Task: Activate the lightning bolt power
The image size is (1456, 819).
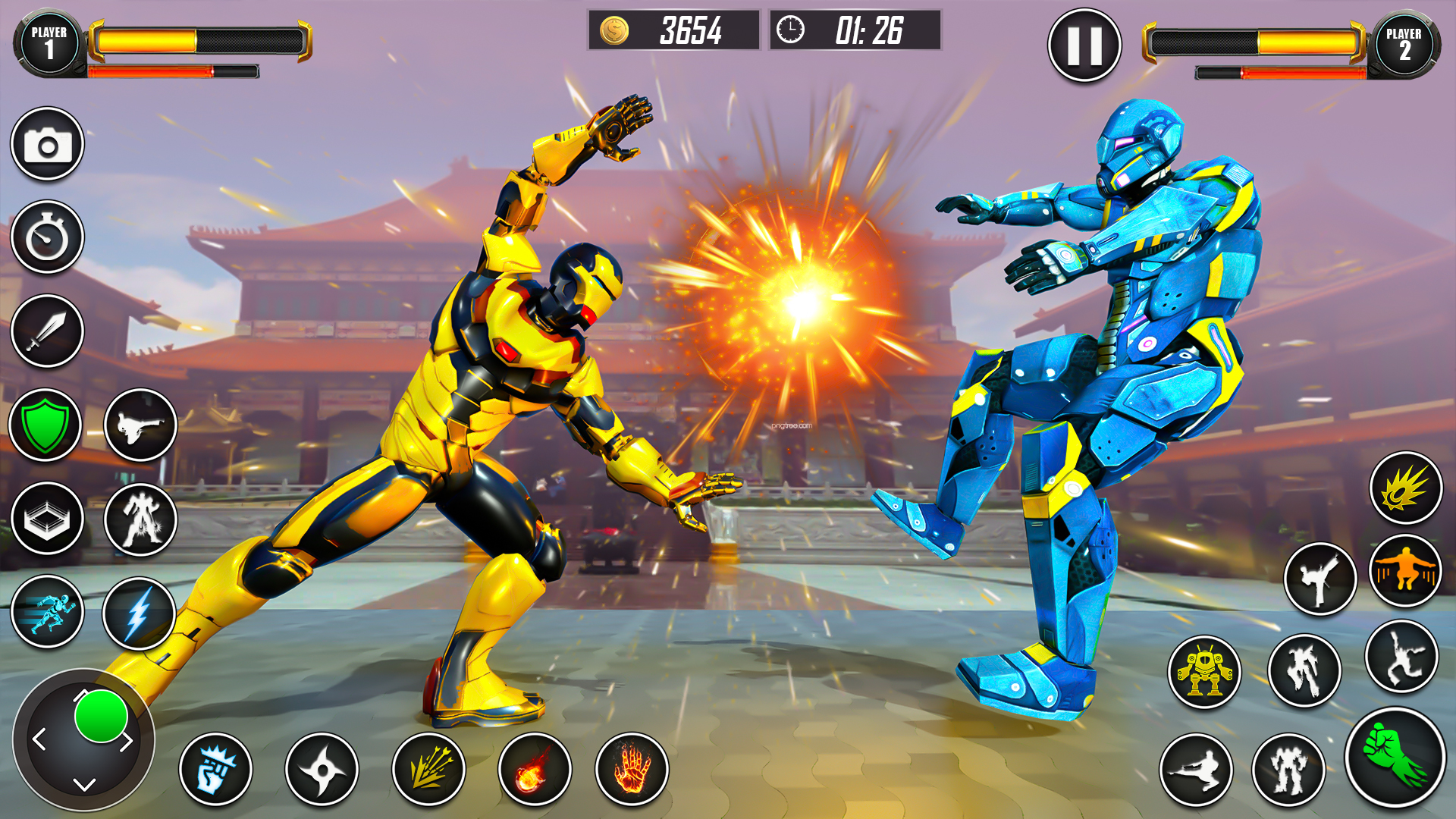Action: (x=140, y=613)
